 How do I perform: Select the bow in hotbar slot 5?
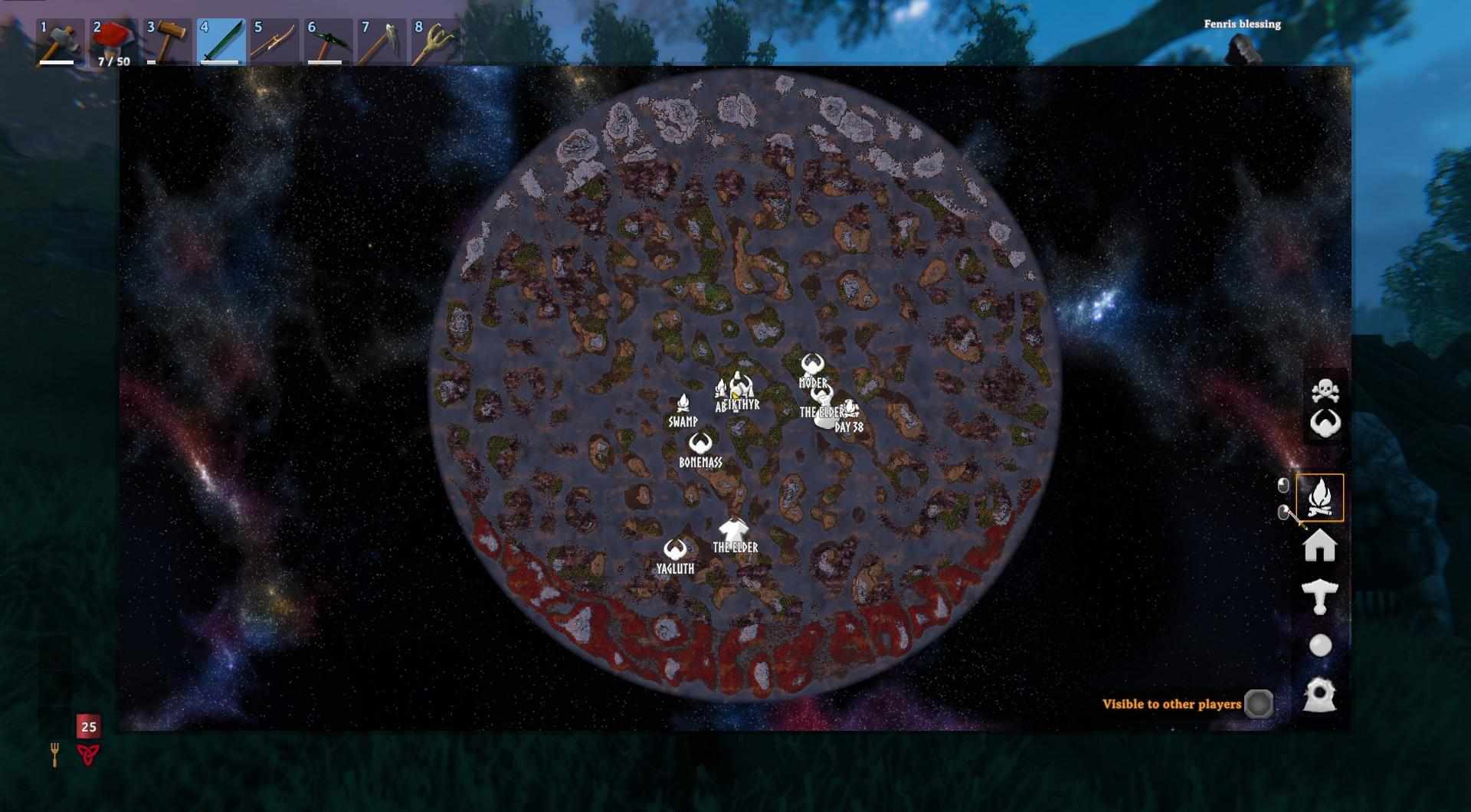tap(274, 42)
